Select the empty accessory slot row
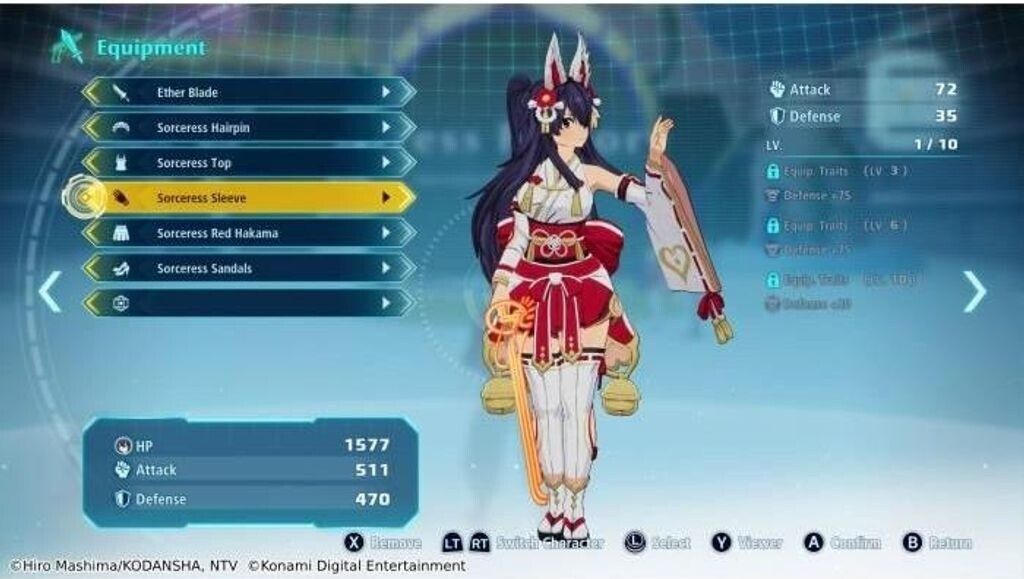1024x579 pixels. point(248,303)
